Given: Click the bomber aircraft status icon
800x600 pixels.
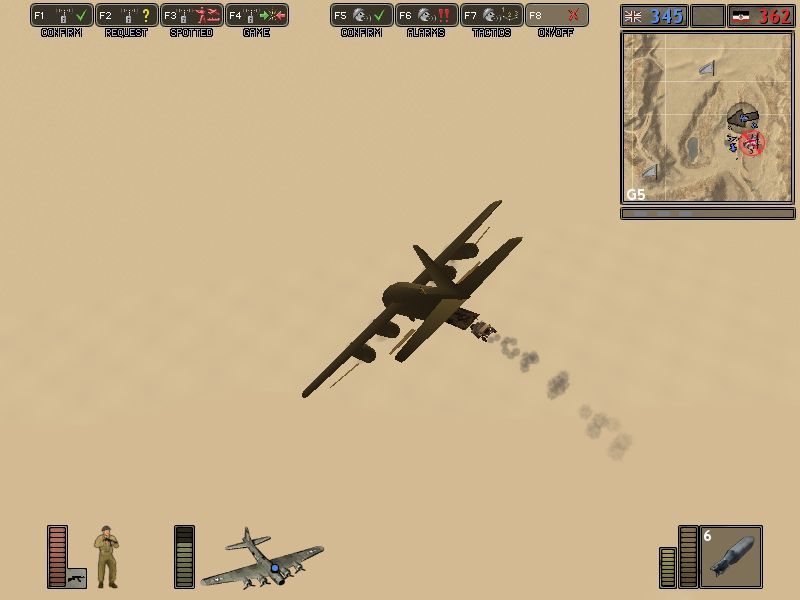Looking at the screenshot, I should tap(260, 558).
